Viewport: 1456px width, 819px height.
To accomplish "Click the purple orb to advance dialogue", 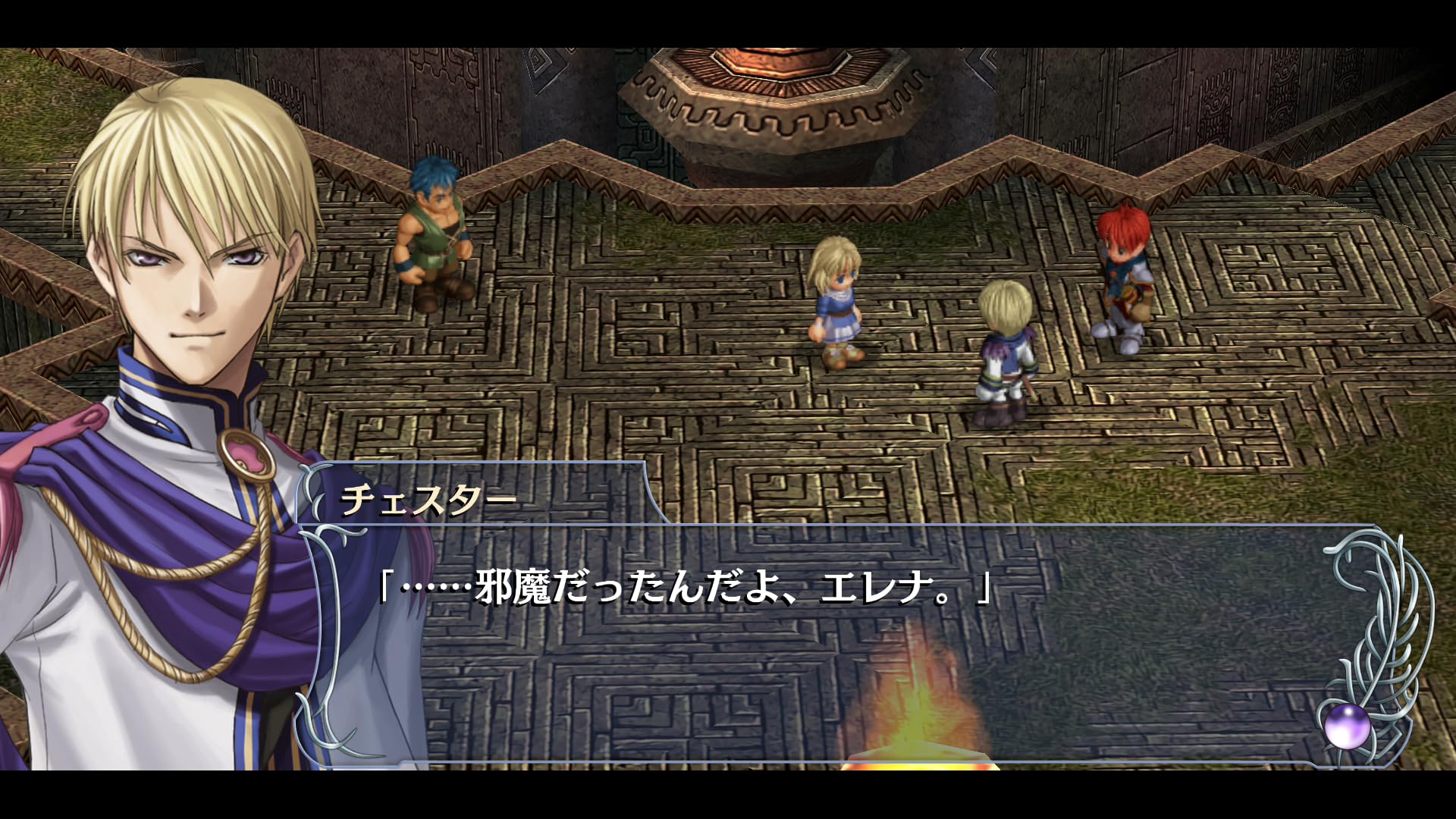I will [1347, 726].
